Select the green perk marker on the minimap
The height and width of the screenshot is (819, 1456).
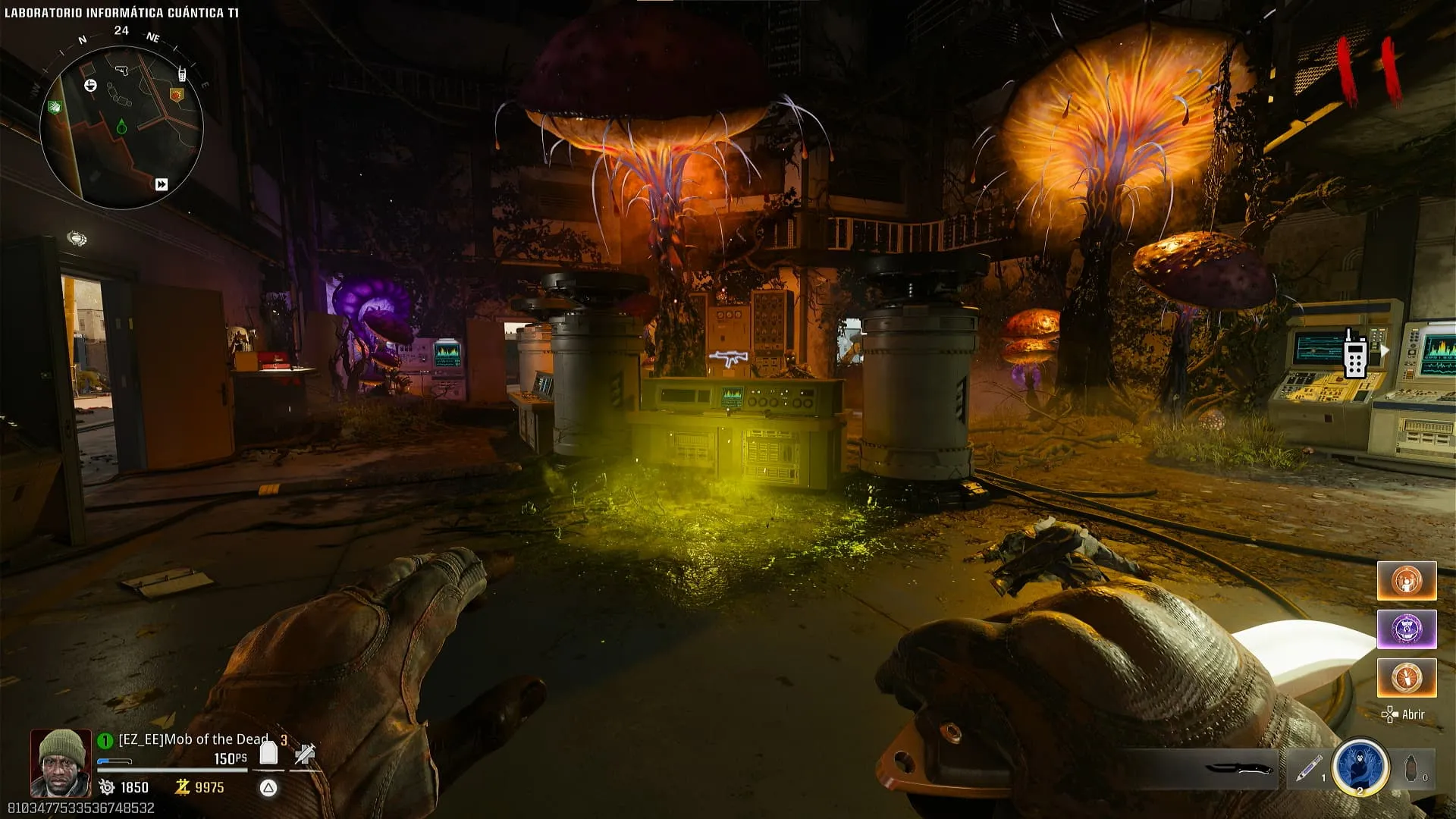tap(55, 108)
